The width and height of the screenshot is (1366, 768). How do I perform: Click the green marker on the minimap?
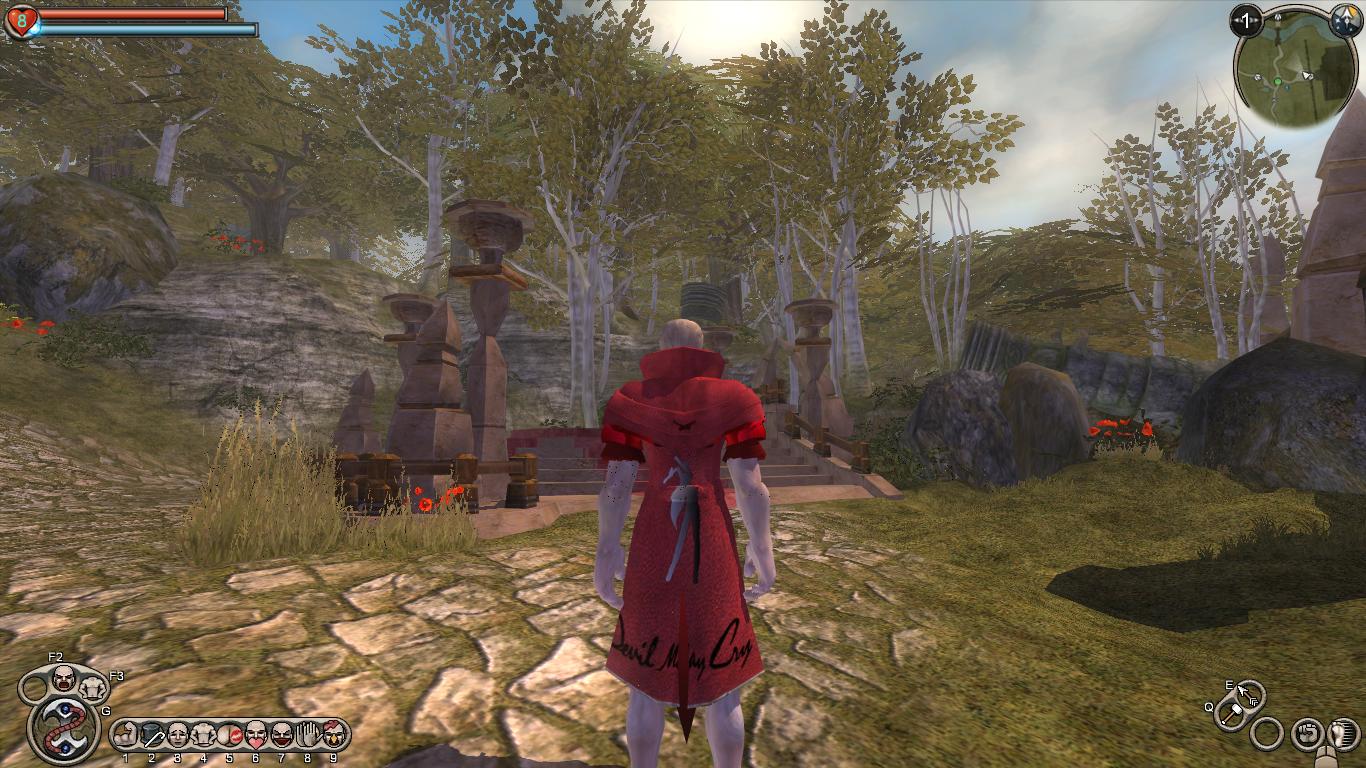pos(1277,80)
